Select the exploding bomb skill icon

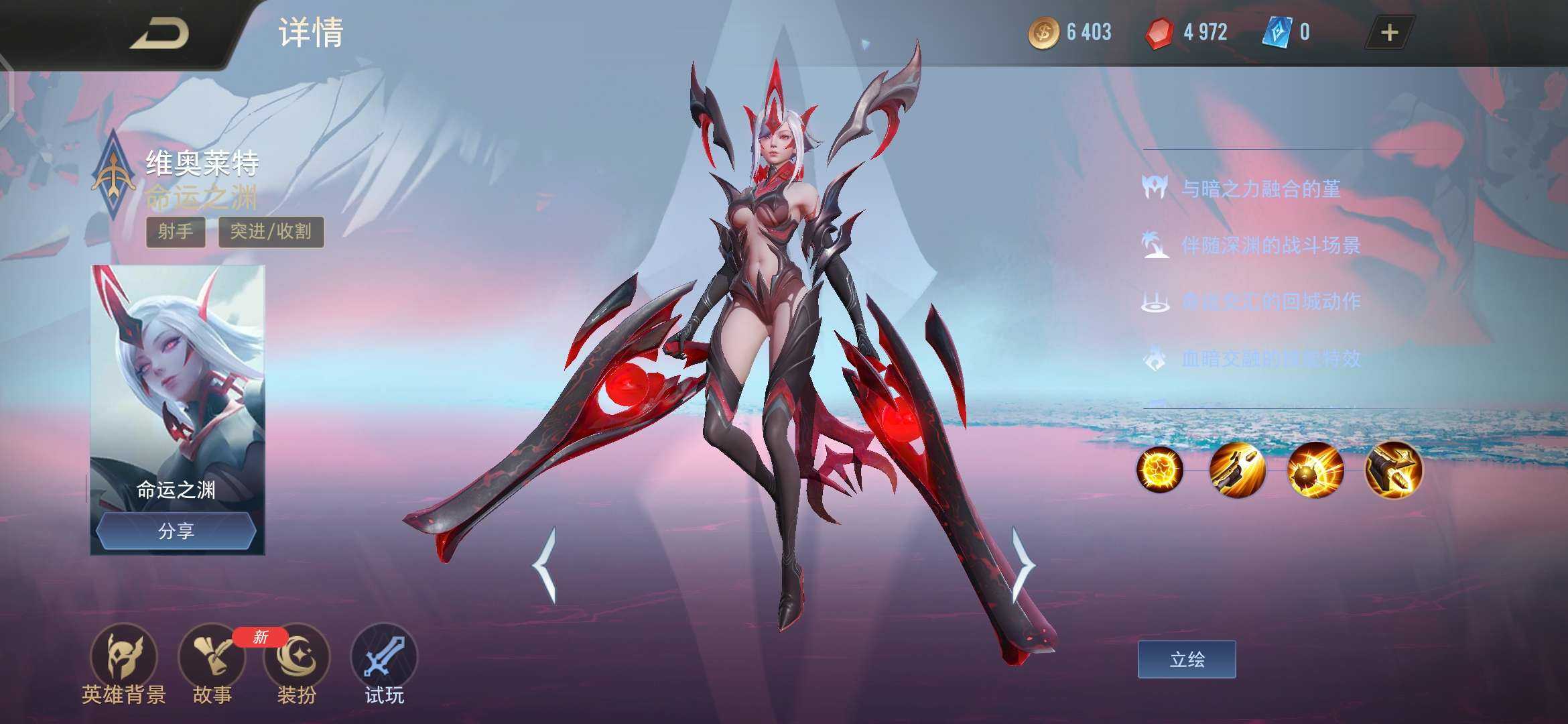[1315, 469]
